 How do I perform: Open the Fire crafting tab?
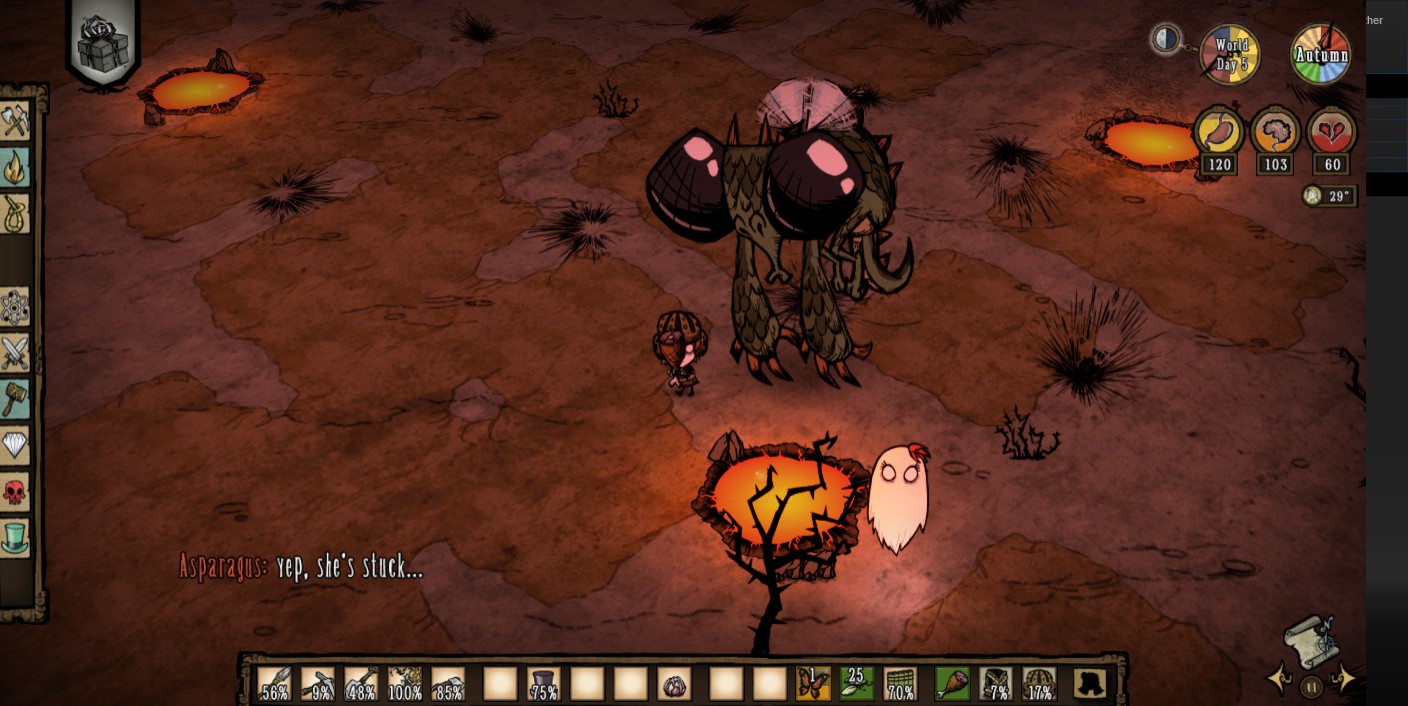(15, 168)
